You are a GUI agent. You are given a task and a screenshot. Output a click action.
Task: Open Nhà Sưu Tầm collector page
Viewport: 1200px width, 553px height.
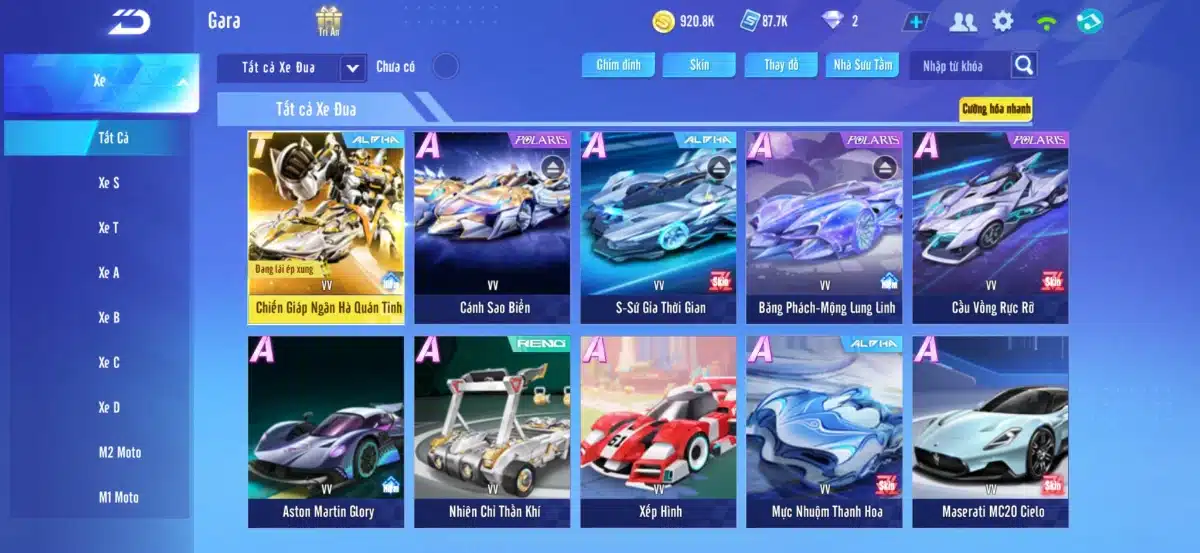(x=863, y=65)
